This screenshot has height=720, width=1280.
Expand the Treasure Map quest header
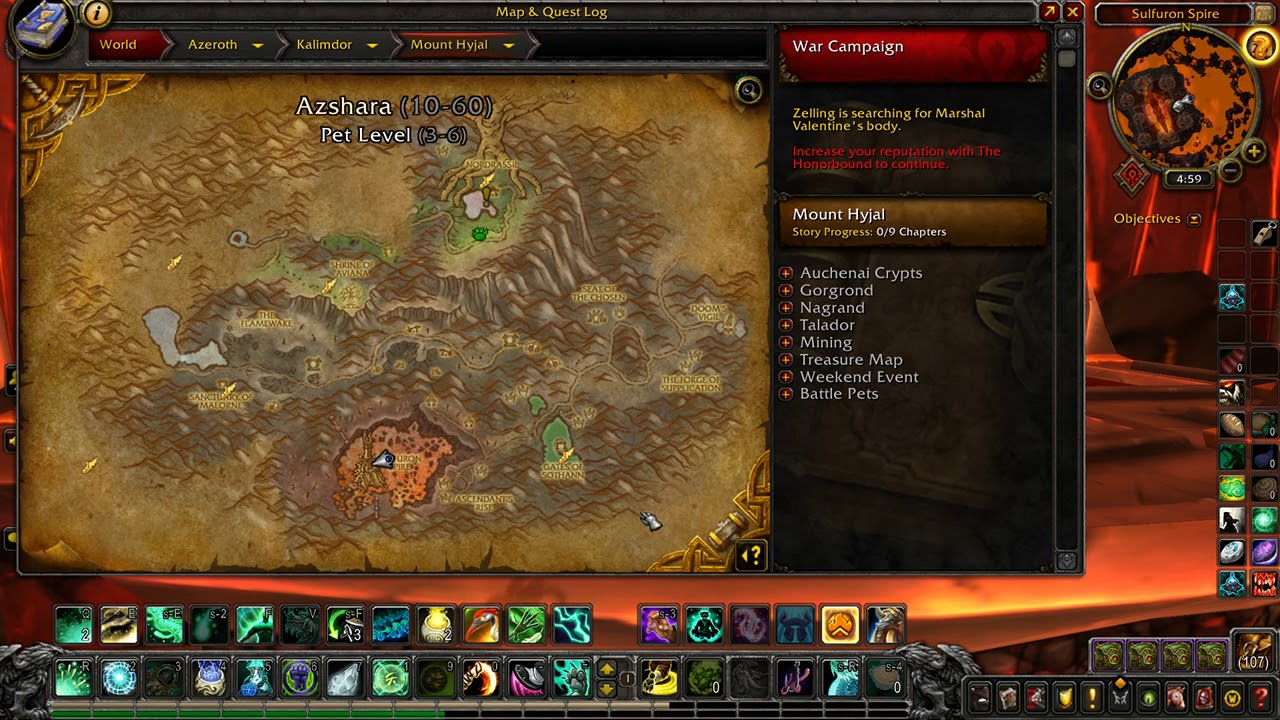click(x=786, y=360)
